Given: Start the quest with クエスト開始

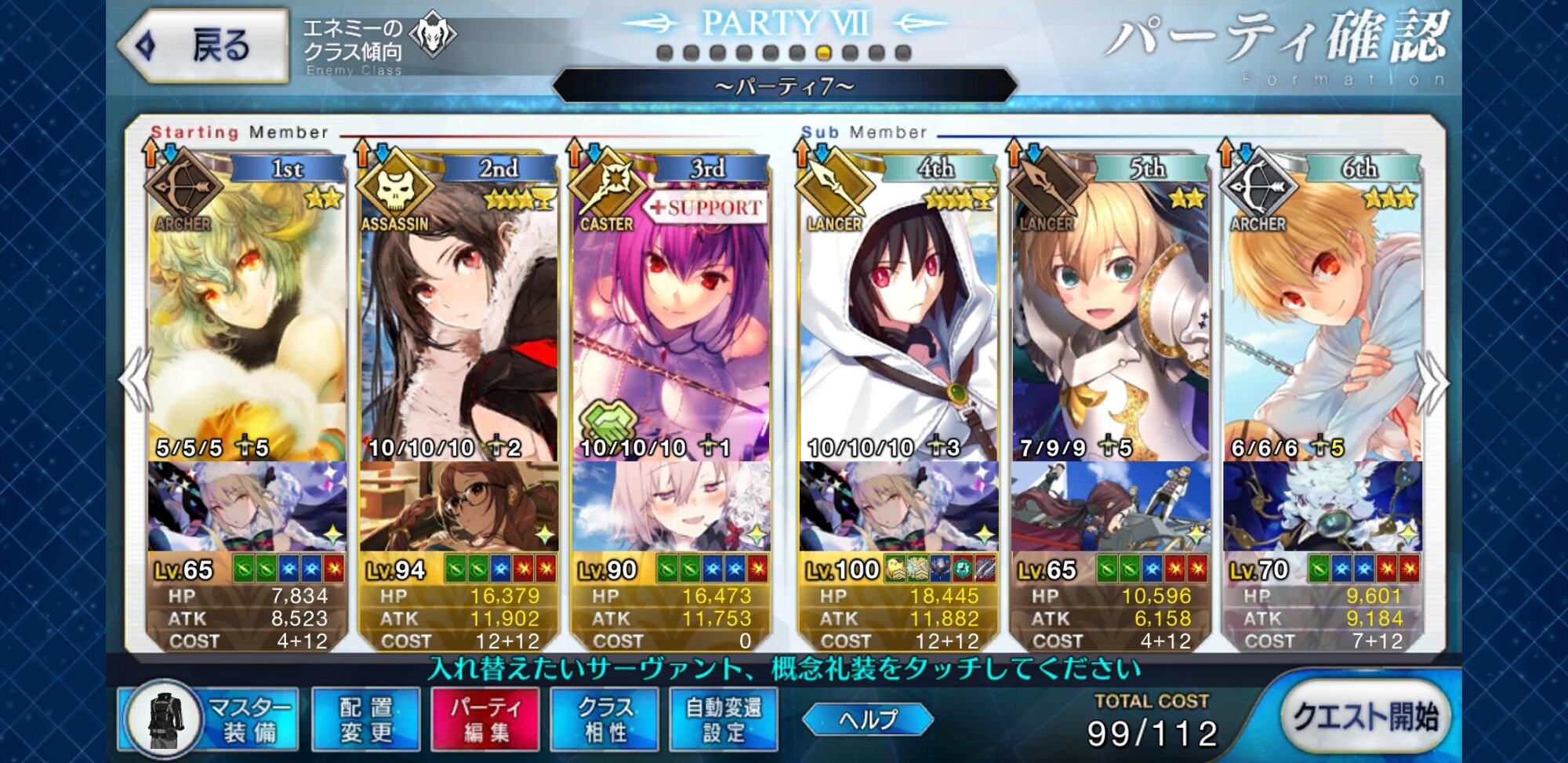Looking at the screenshot, I should point(1365,716).
